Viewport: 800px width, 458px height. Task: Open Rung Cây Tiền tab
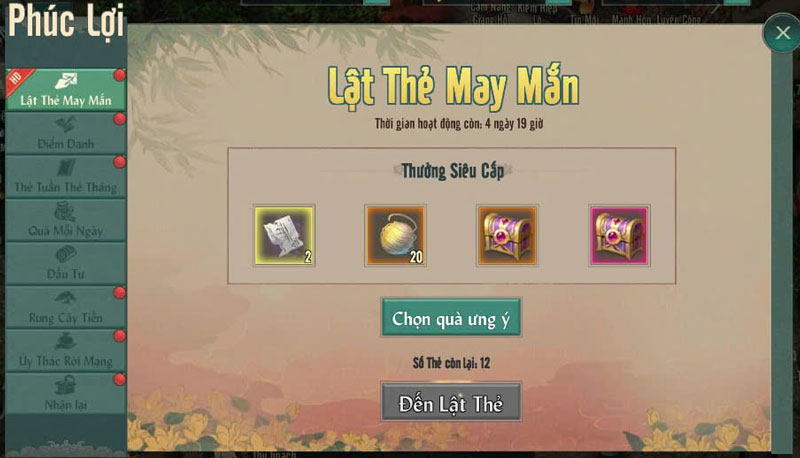(x=65, y=307)
